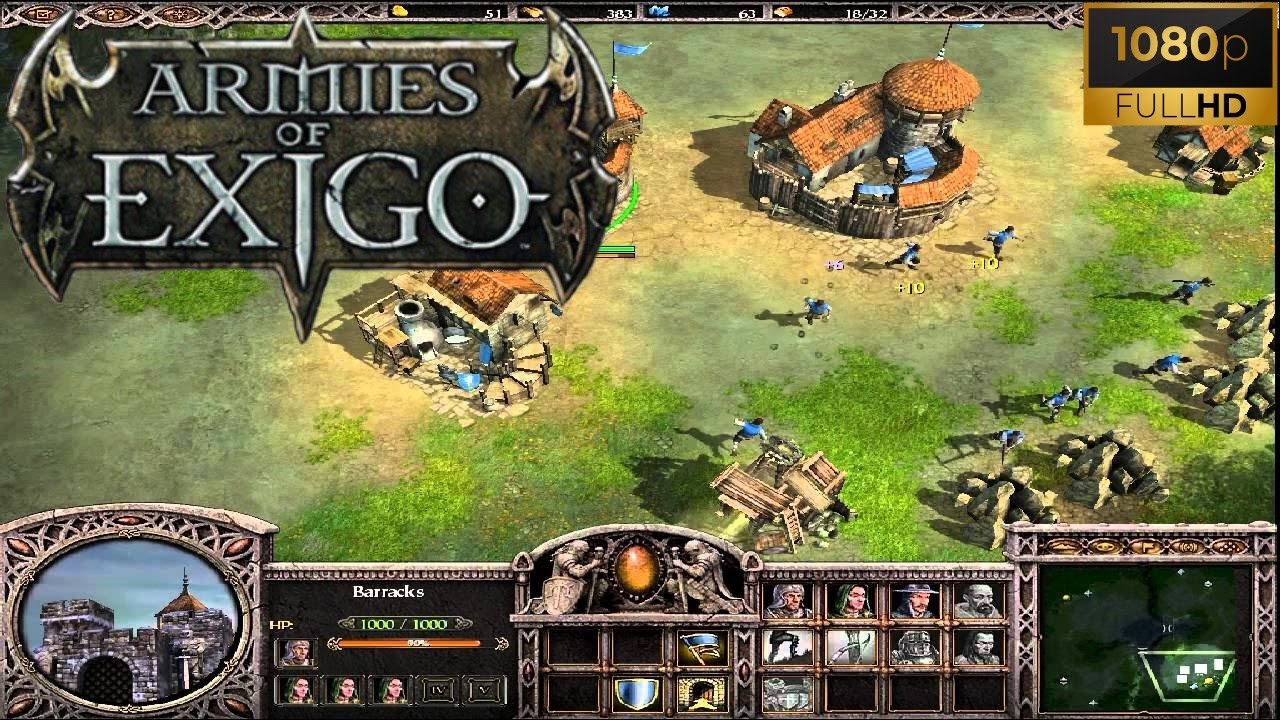Screen dimensions: 1280x720
Task: Select the hatted hero portrait in the selection panel
Action: (917, 600)
